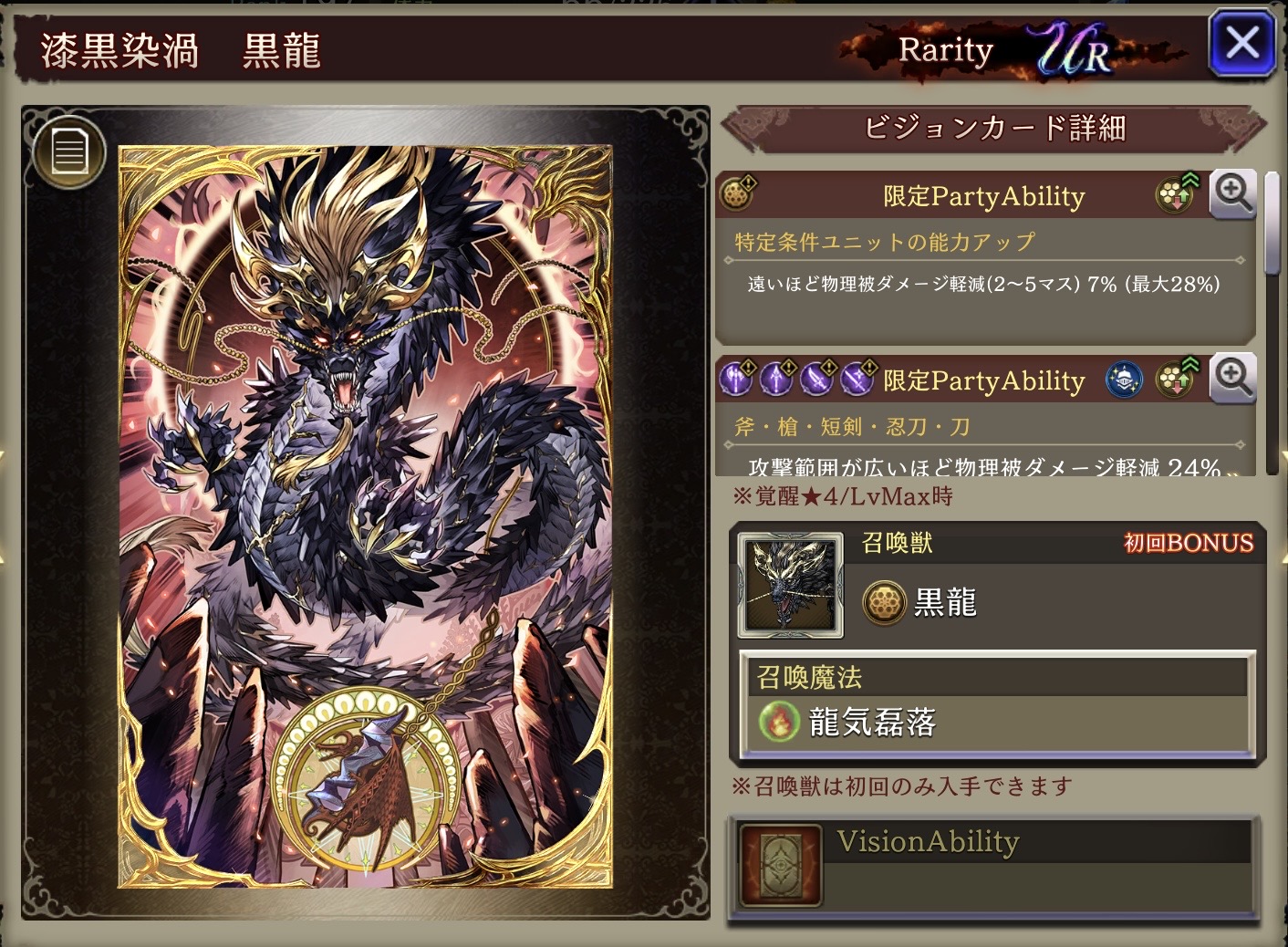Viewport: 1288px width, 947px height.
Task: Open the card text document icon
Action: [69, 151]
